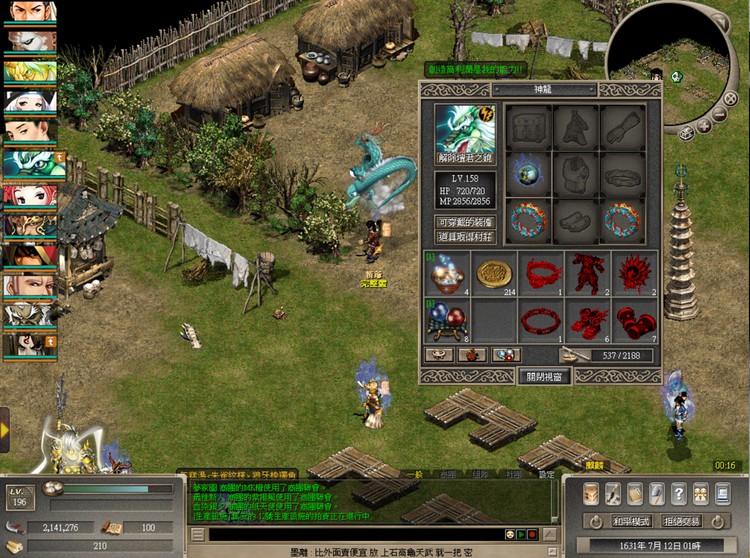Expand the yellow arrow side panel tab

pos(4,428)
